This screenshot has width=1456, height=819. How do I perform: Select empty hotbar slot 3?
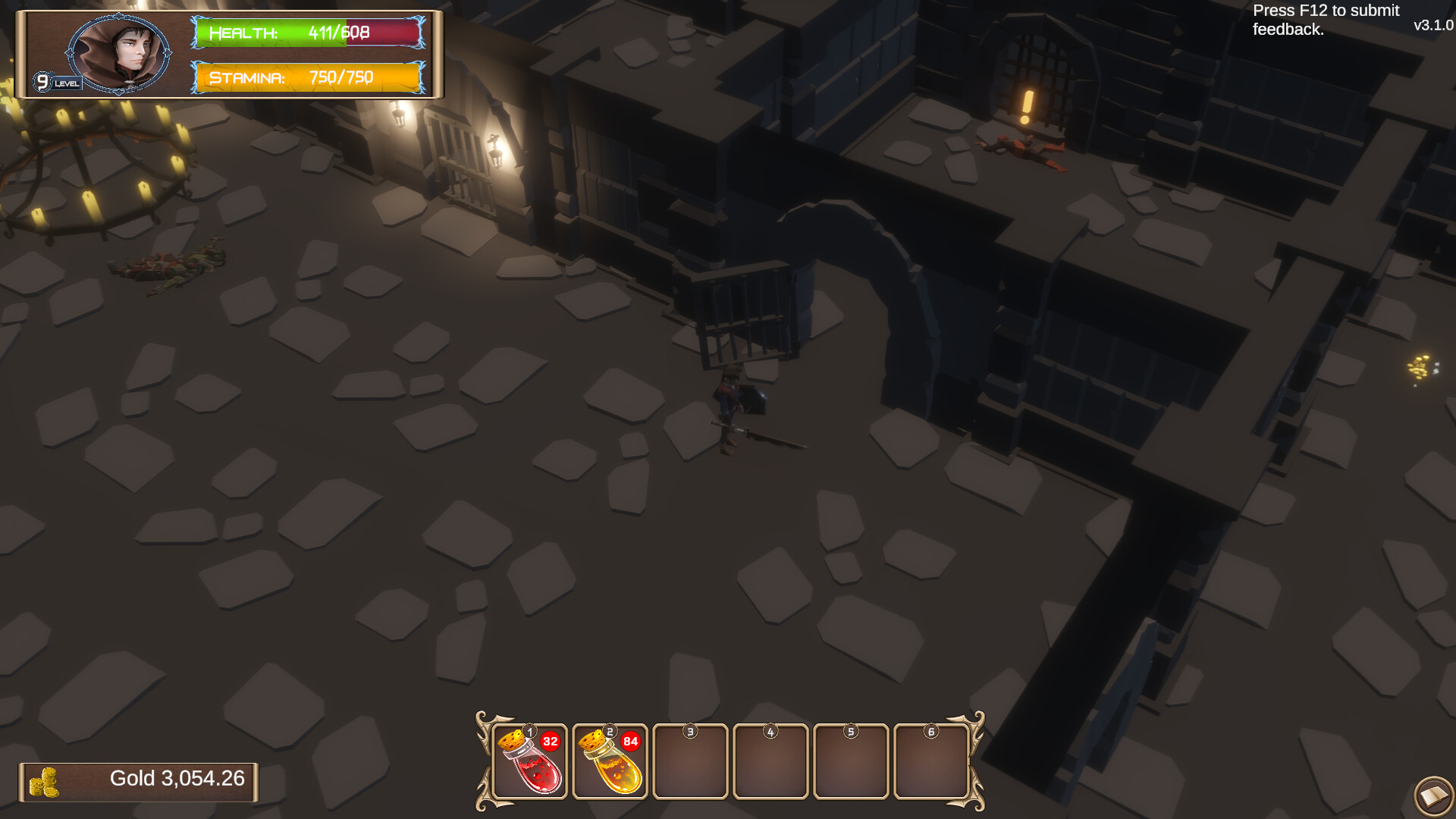(x=690, y=762)
